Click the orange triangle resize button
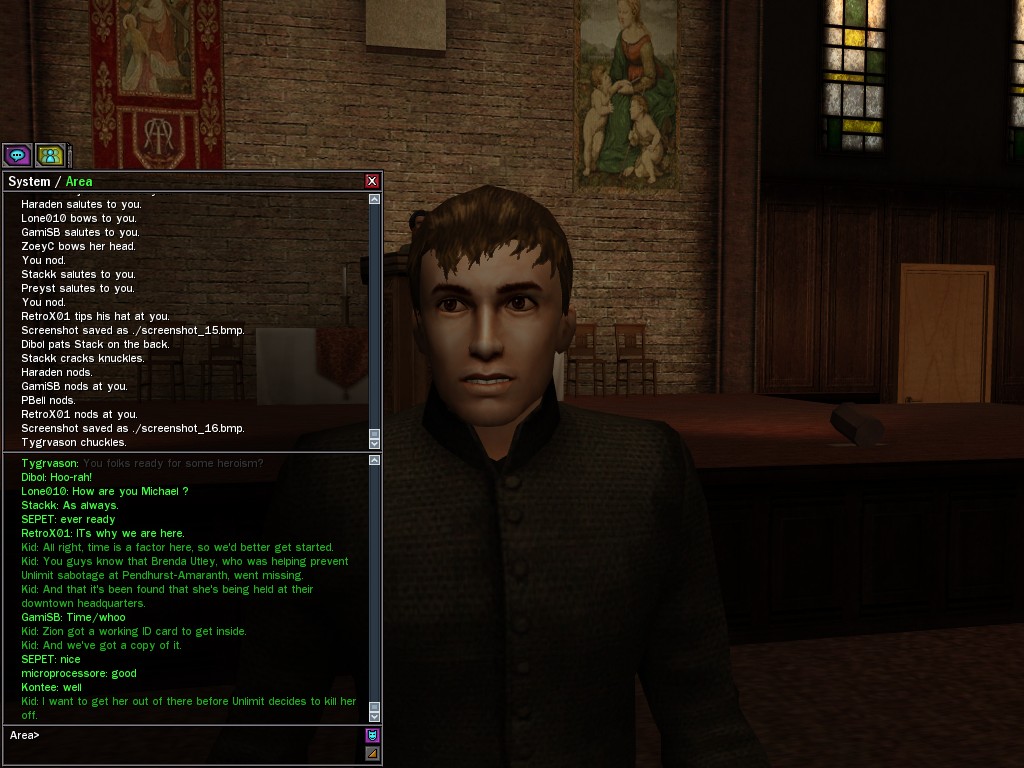Screen dimensions: 1024x768 373,753
